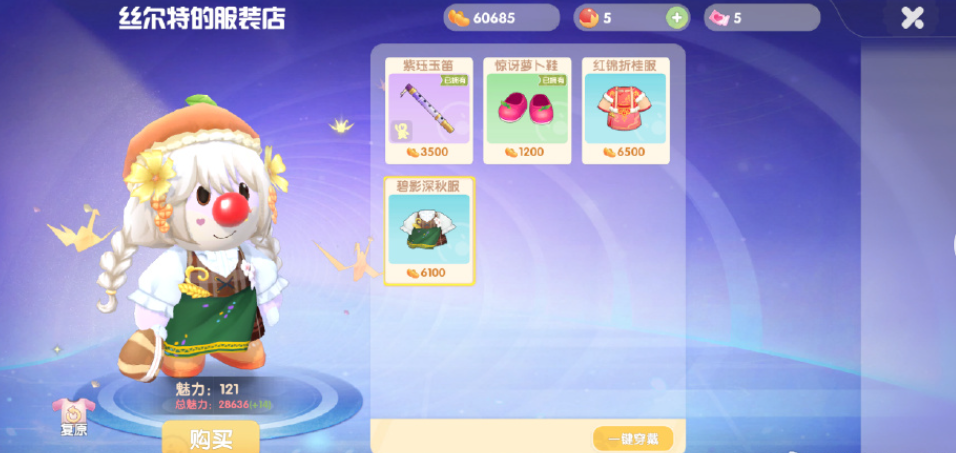Pick the 碧影深秋服 green outfit
Screen dimensions: 956x453
coord(429,231)
